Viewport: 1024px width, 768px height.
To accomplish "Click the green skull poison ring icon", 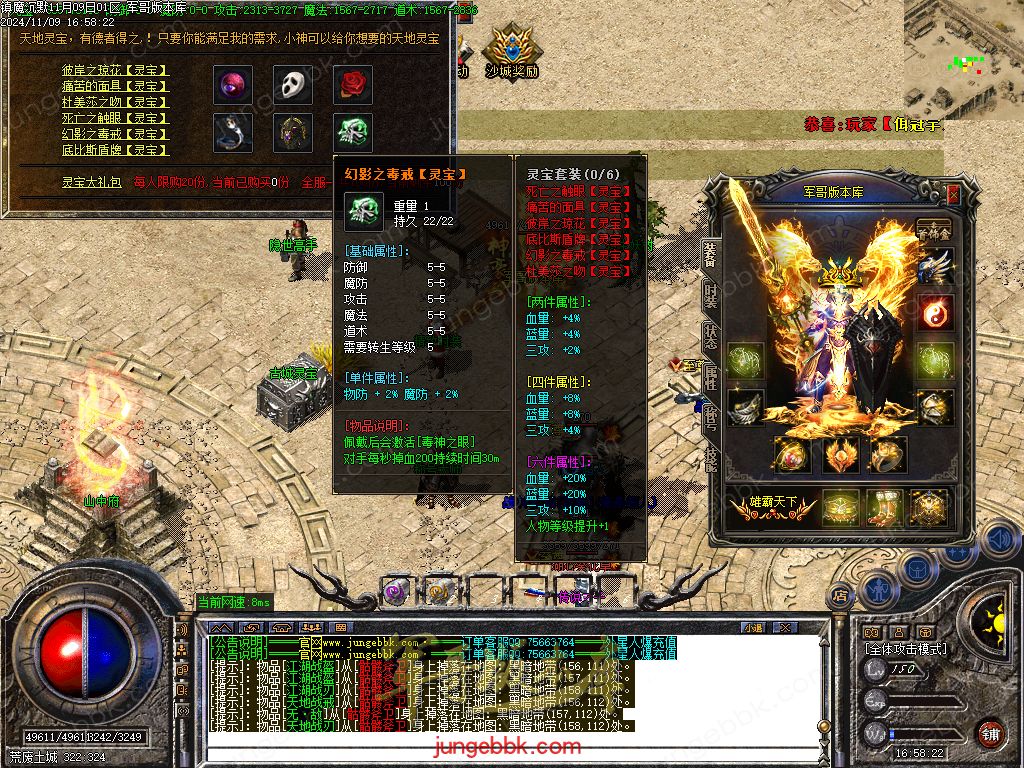I will 352,132.
